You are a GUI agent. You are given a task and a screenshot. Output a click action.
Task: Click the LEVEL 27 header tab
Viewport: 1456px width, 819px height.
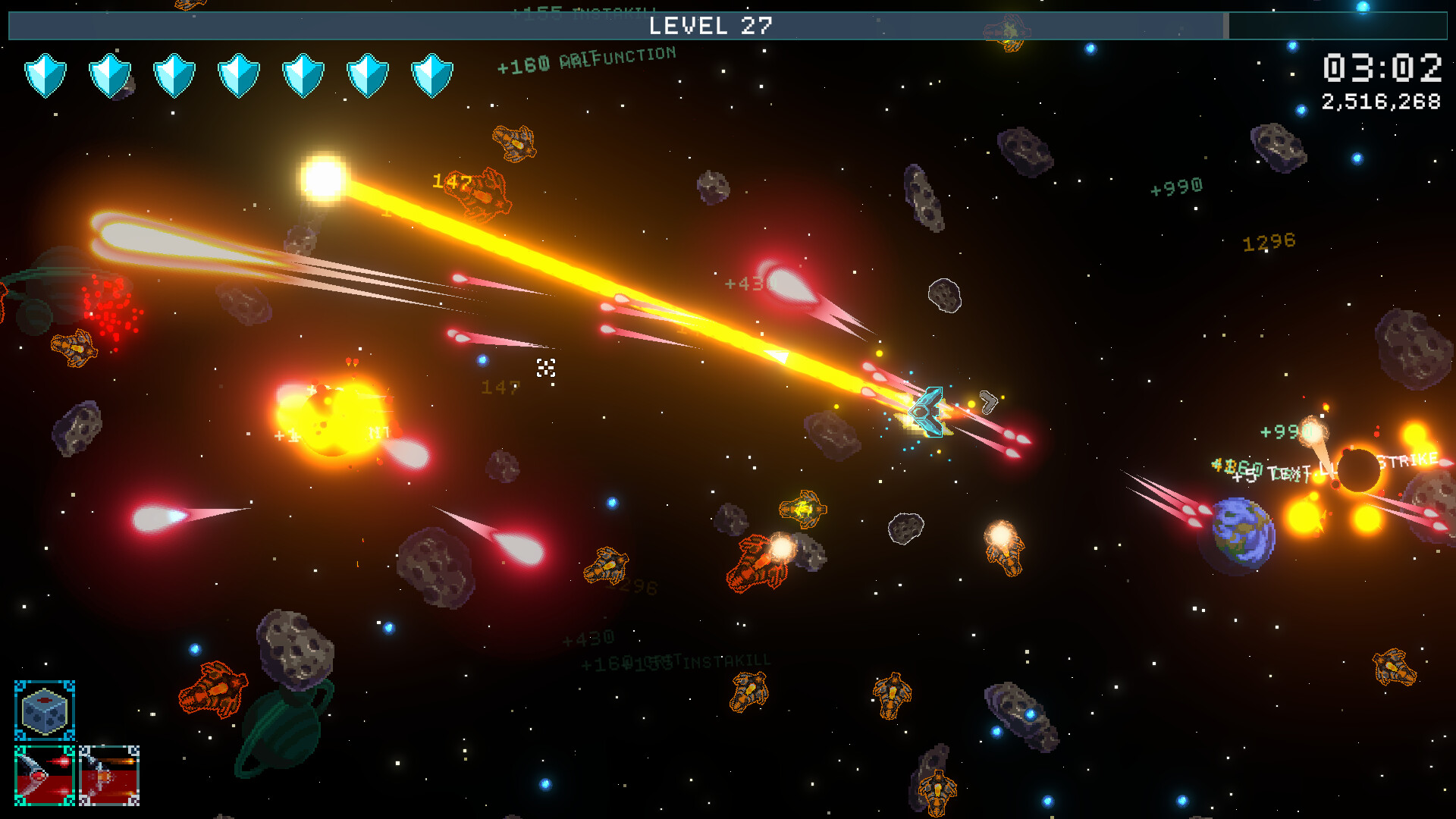[x=711, y=27]
